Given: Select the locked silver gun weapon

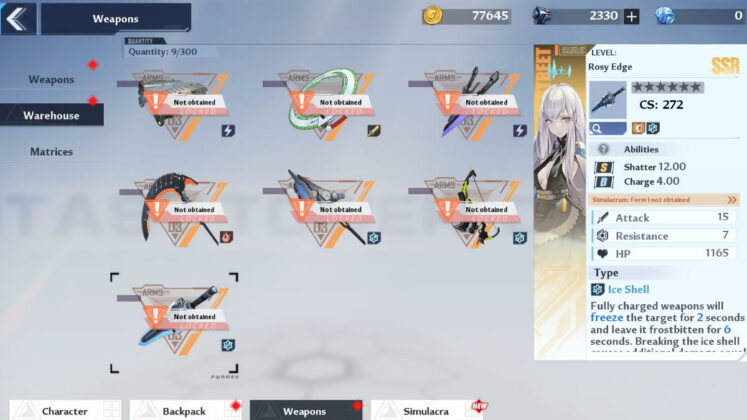Looking at the screenshot, I should pyautogui.click(x=175, y=103).
